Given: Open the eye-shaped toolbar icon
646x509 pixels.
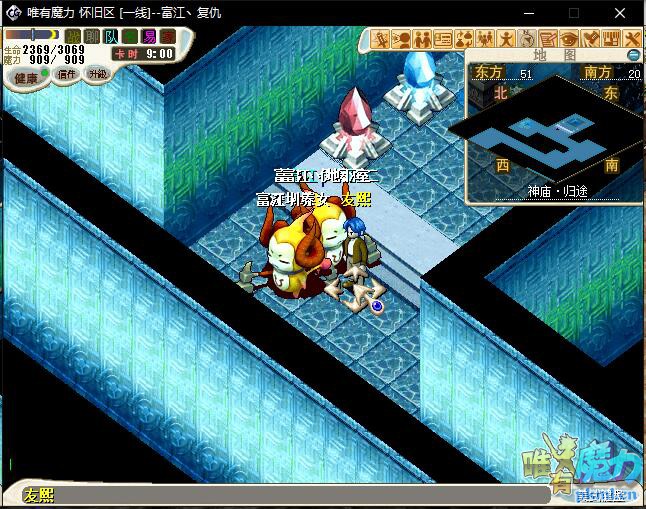Looking at the screenshot, I should click(x=569, y=39).
